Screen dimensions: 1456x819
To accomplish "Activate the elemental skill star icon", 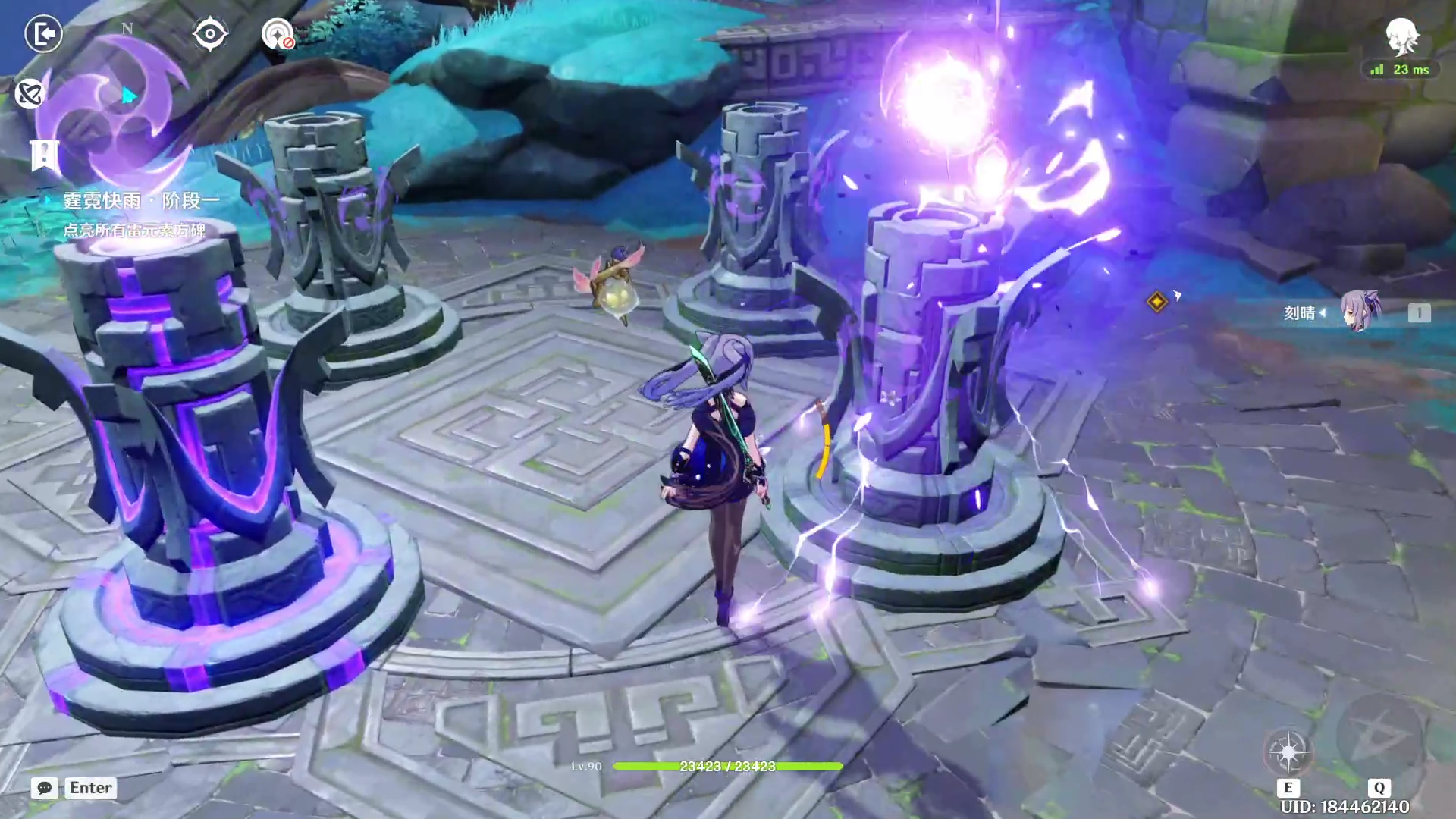I will pos(1288,752).
